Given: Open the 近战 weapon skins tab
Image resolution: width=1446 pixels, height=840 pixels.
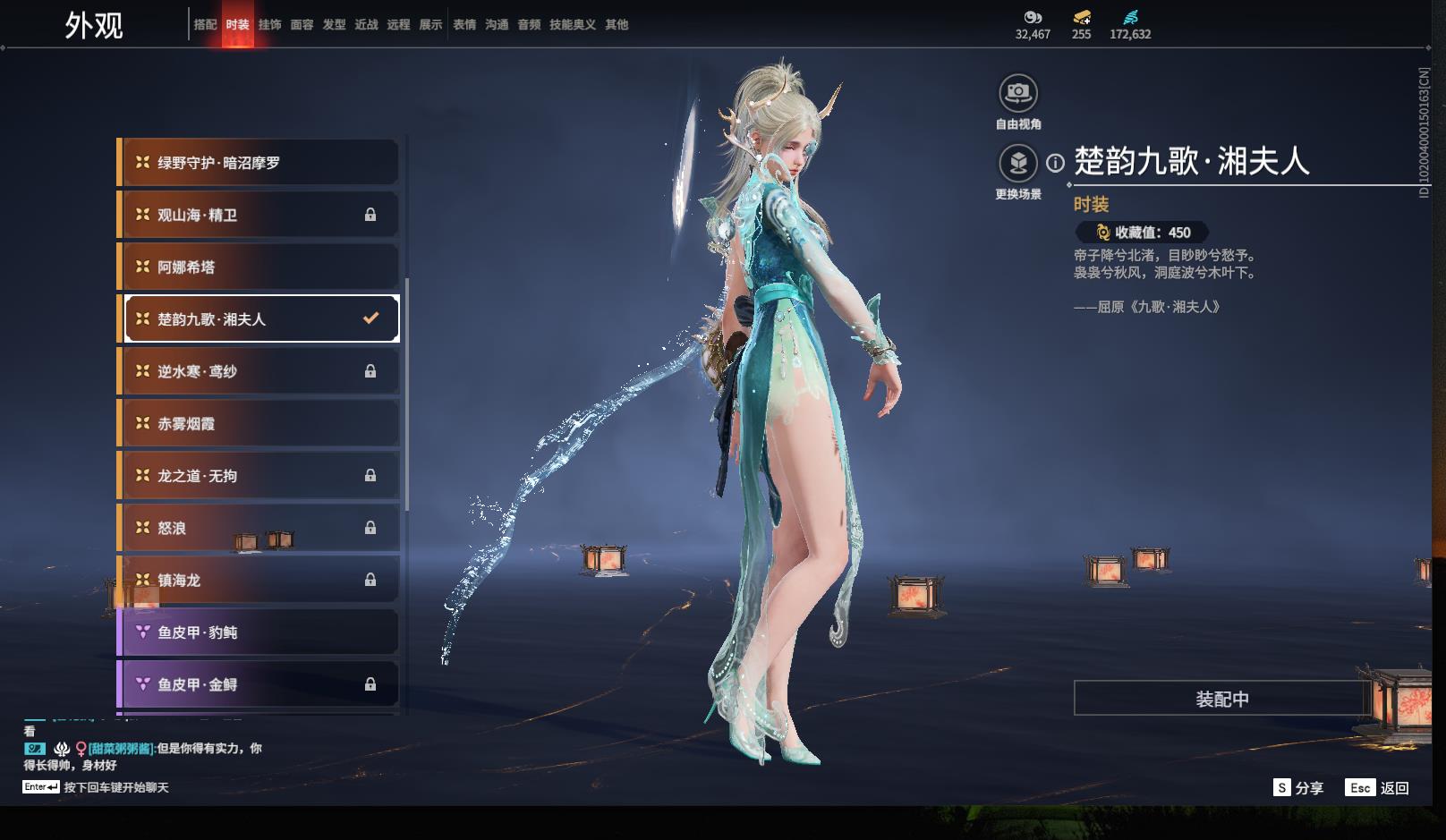Looking at the screenshot, I should coord(366,25).
